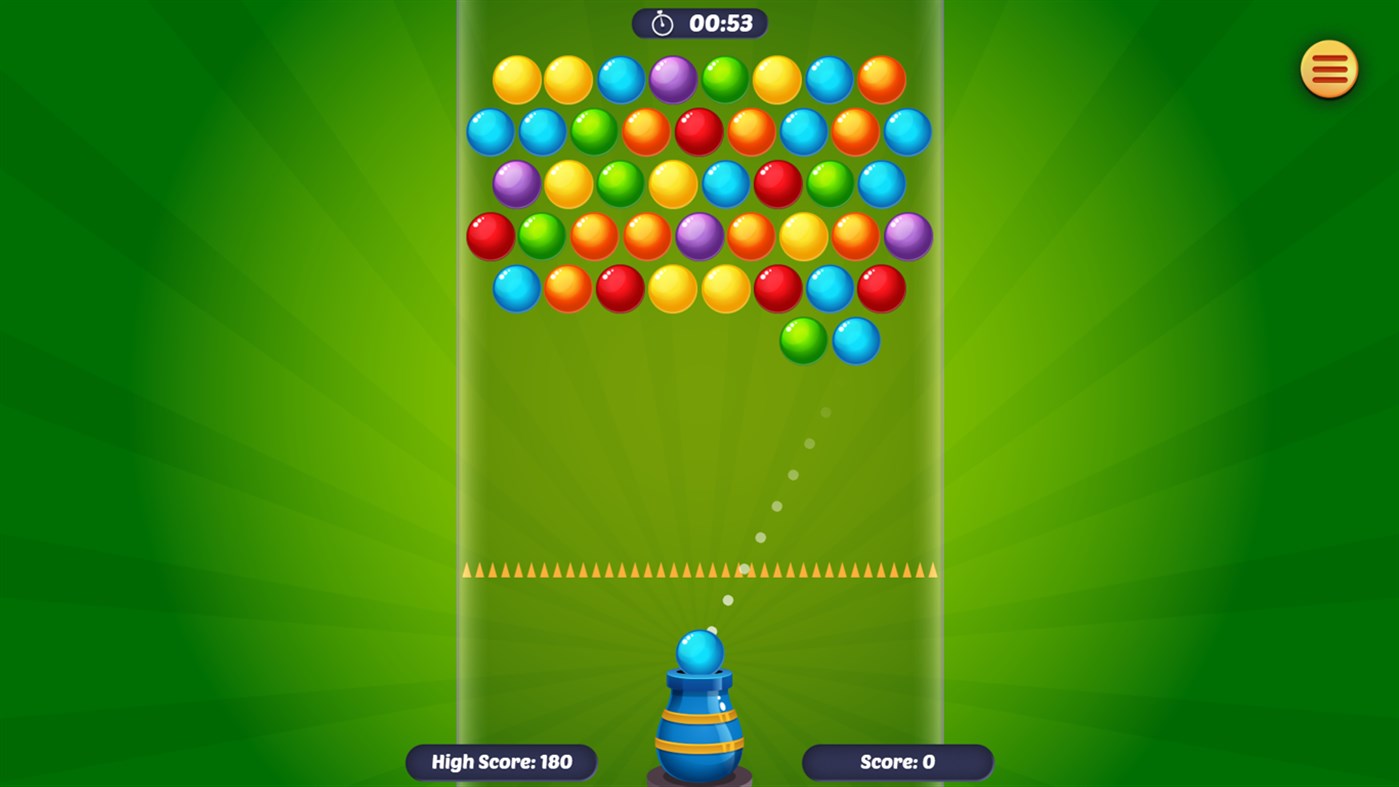
Task: Click the red bubble on the far left
Action: coord(490,236)
